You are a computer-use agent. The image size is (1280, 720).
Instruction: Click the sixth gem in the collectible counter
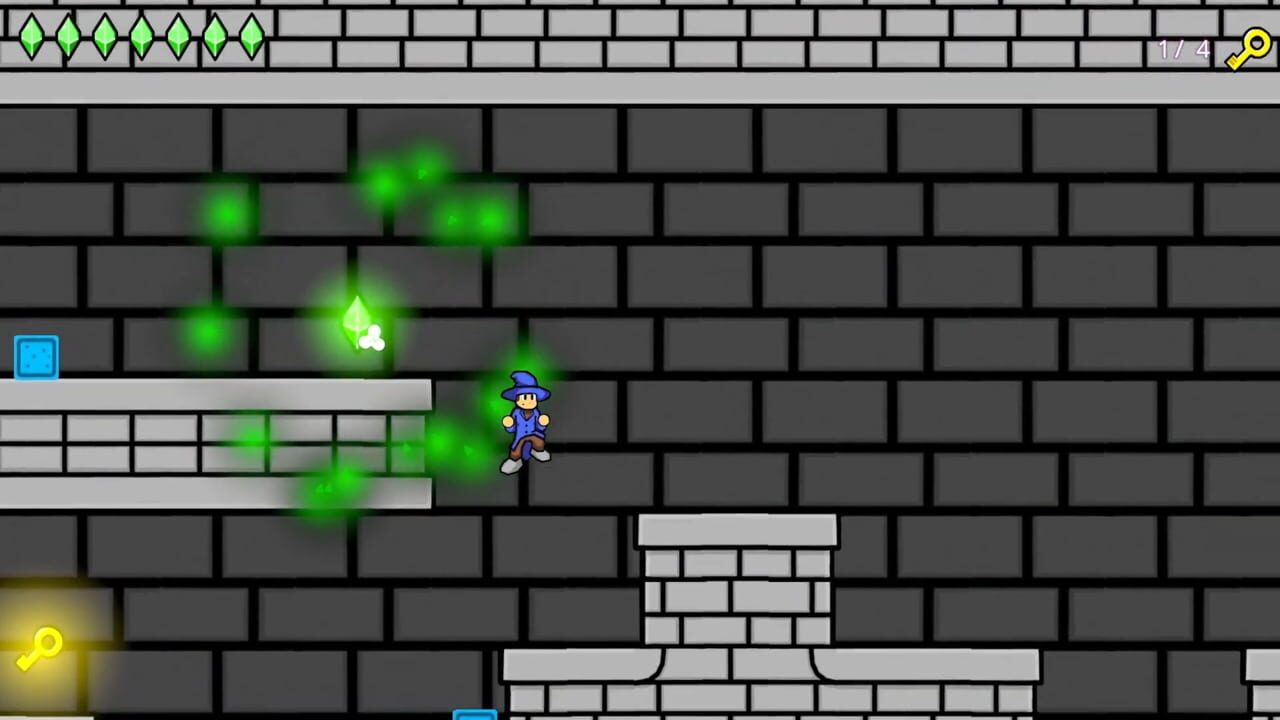click(x=214, y=37)
